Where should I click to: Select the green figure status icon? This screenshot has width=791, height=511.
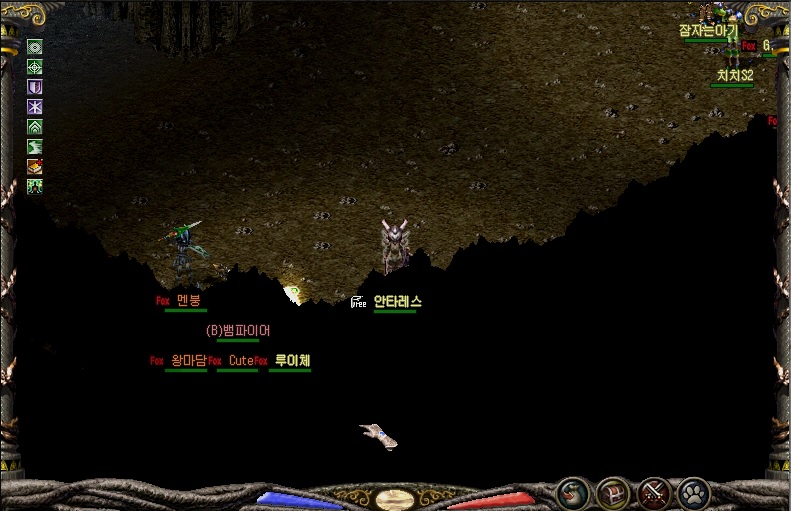point(35,186)
